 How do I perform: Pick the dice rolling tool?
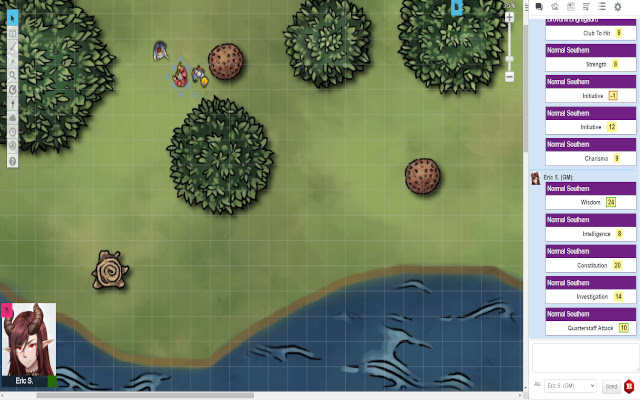[x=12, y=131]
